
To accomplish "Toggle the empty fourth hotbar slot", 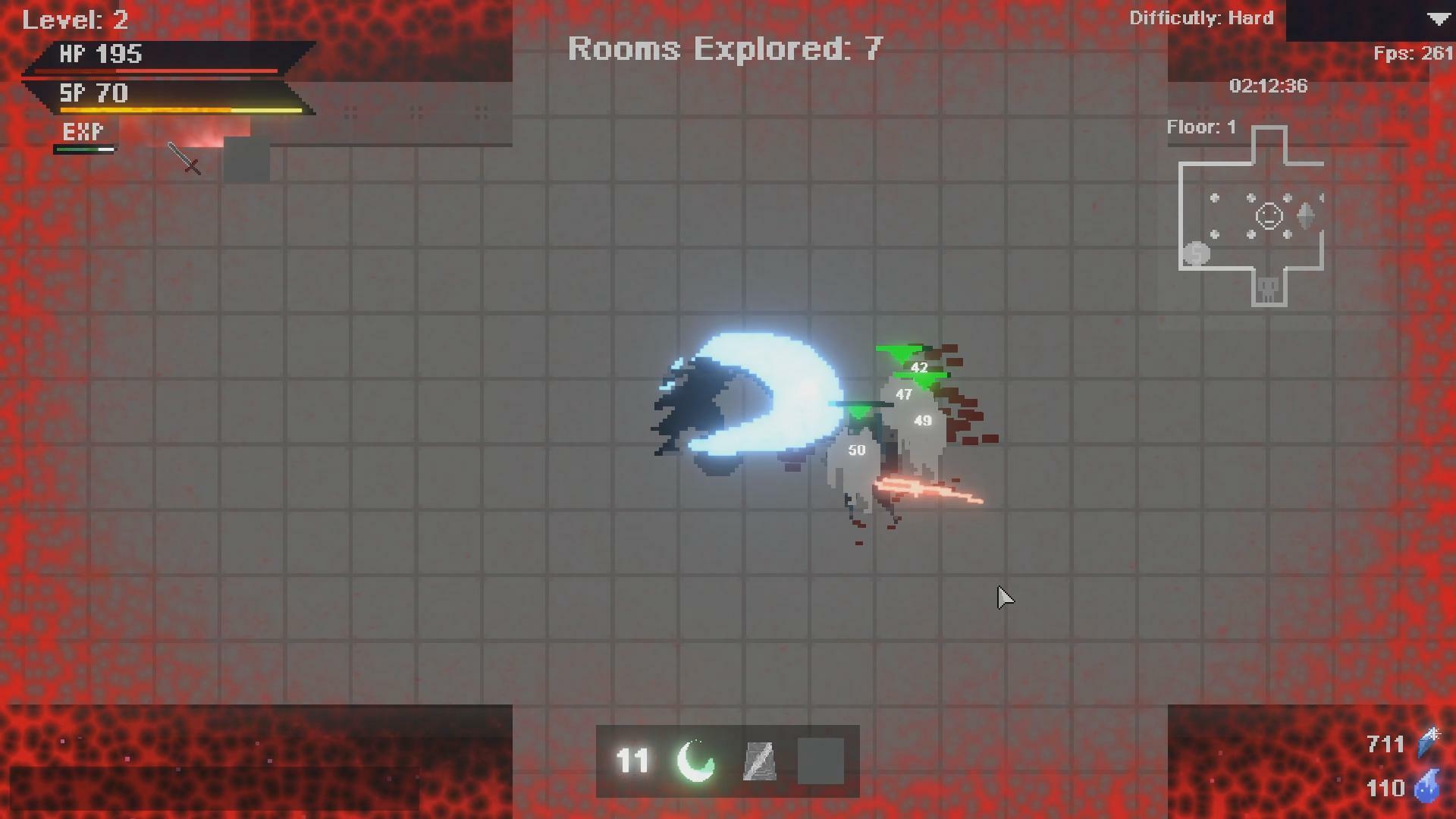I will 822,761.
